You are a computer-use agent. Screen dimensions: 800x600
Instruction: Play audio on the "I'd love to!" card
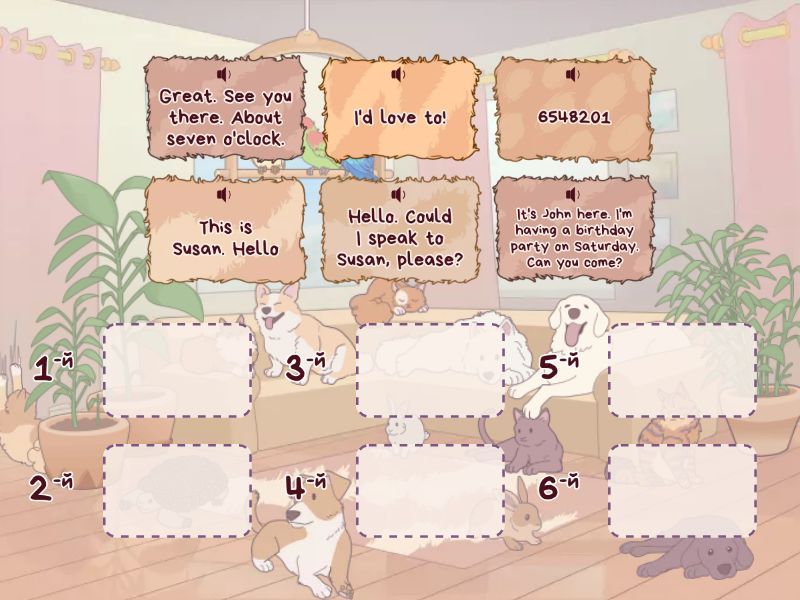click(x=398, y=75)
